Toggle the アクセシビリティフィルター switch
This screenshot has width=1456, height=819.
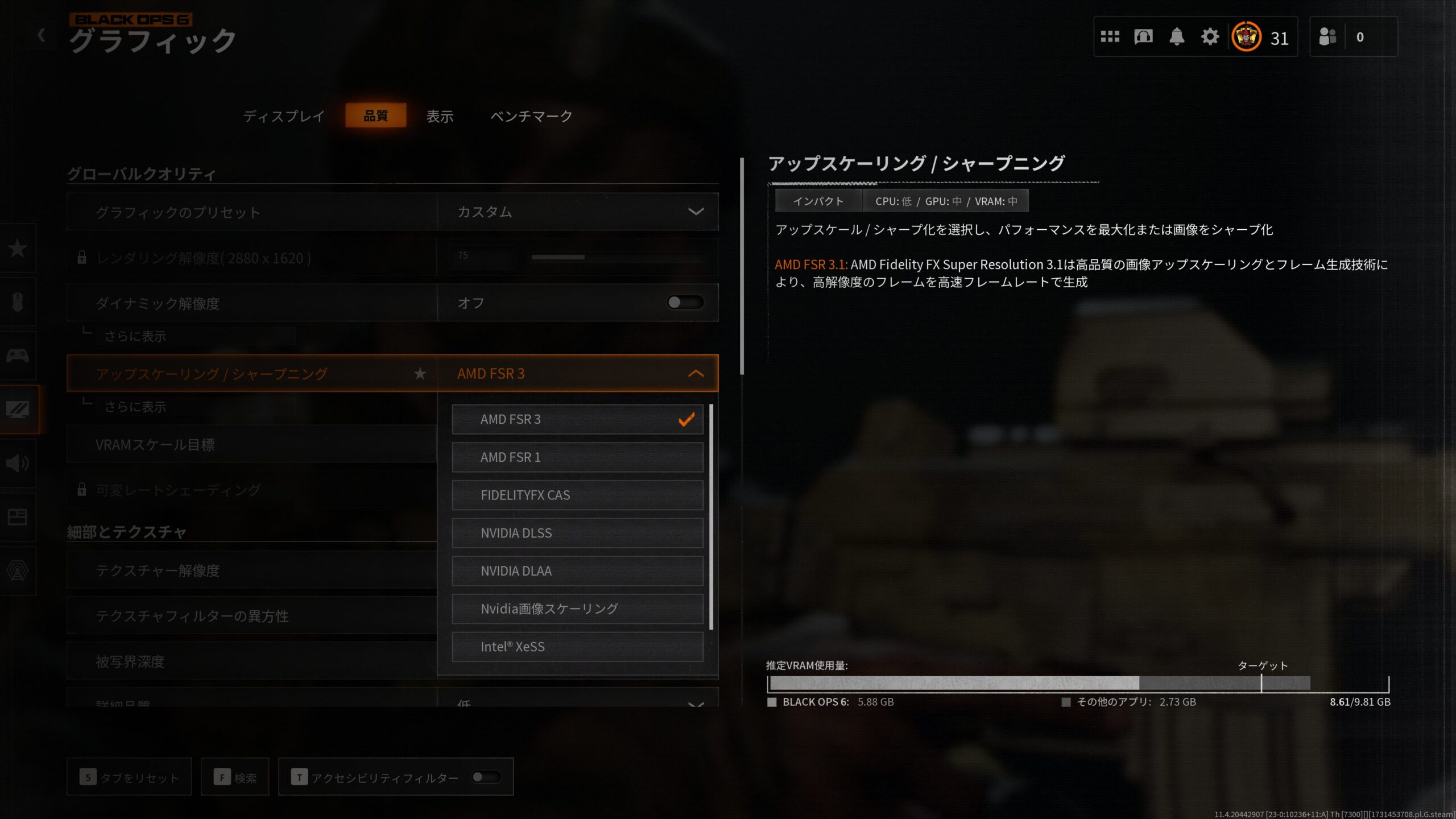[486, 777]
